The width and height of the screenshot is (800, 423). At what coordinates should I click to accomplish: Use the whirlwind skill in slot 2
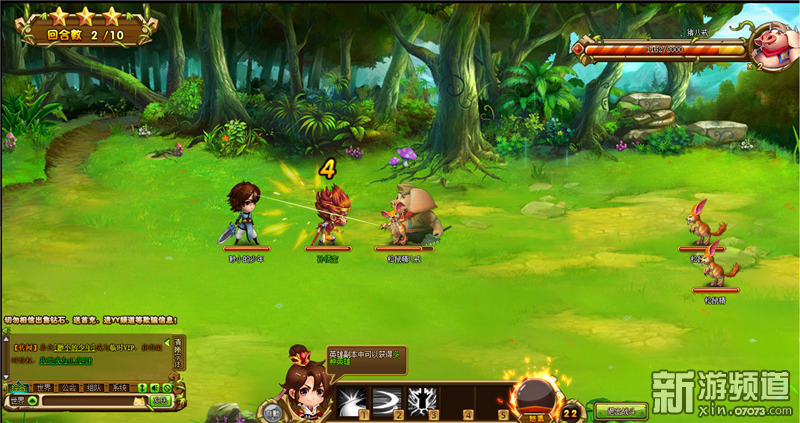tap(387, 401)
